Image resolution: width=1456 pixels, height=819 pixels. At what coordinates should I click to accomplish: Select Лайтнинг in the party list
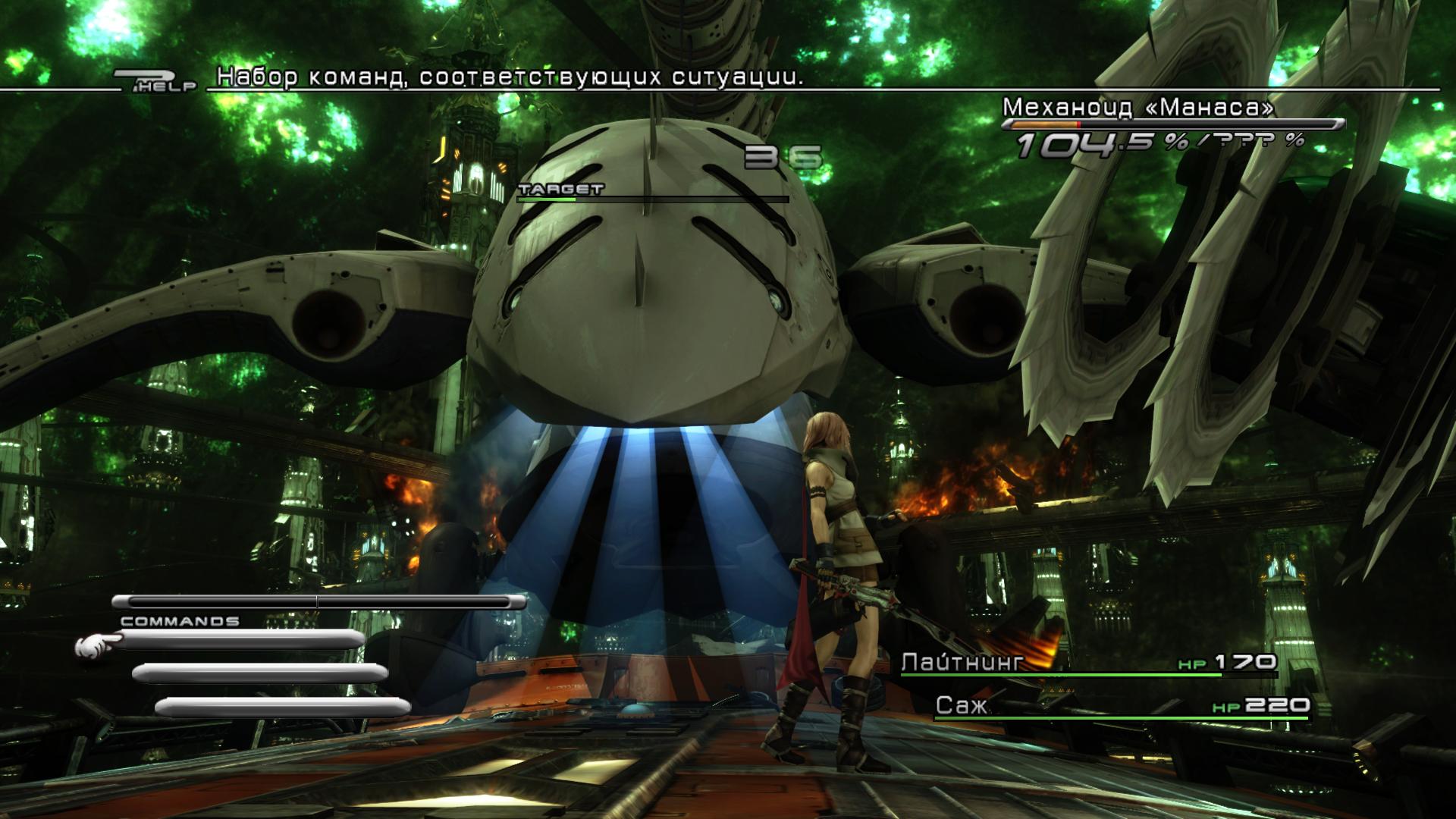962,662
